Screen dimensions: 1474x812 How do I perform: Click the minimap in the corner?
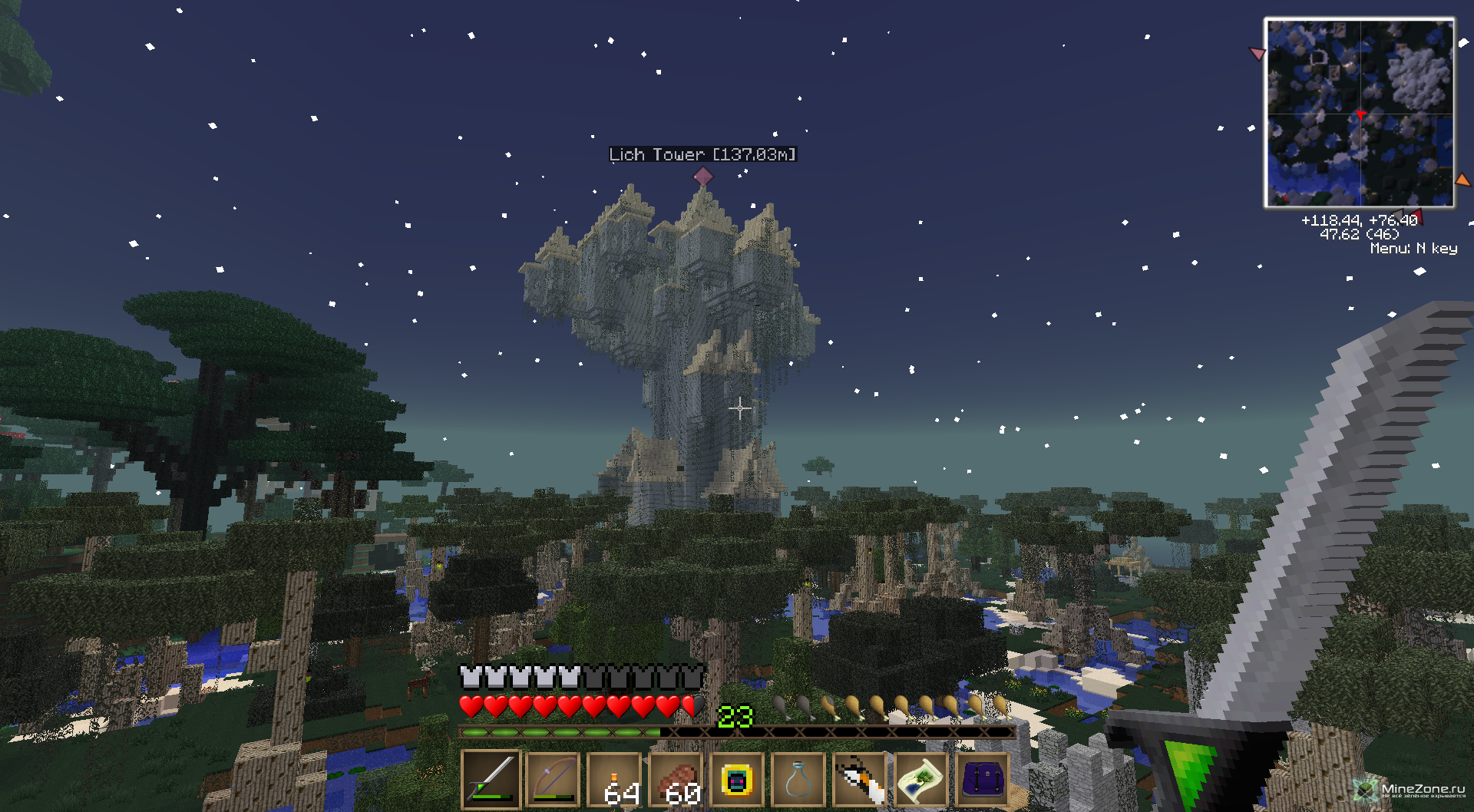coord(1359,114)
